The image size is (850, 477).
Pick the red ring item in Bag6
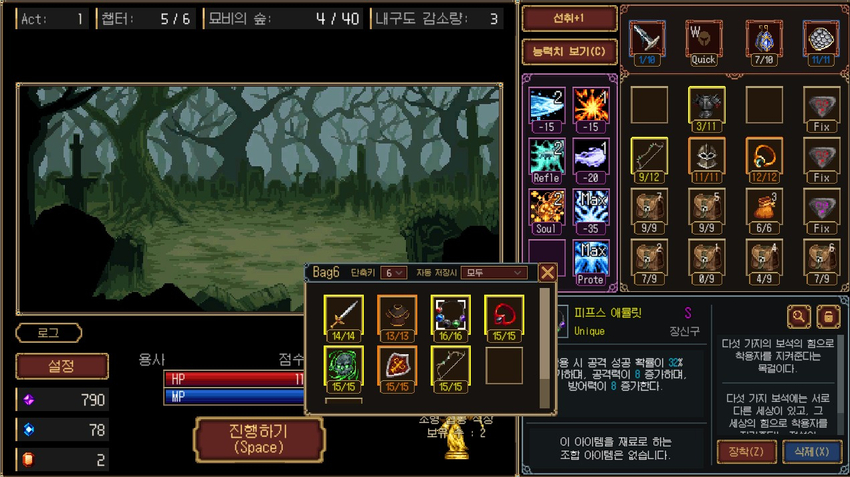coord(504,315)
